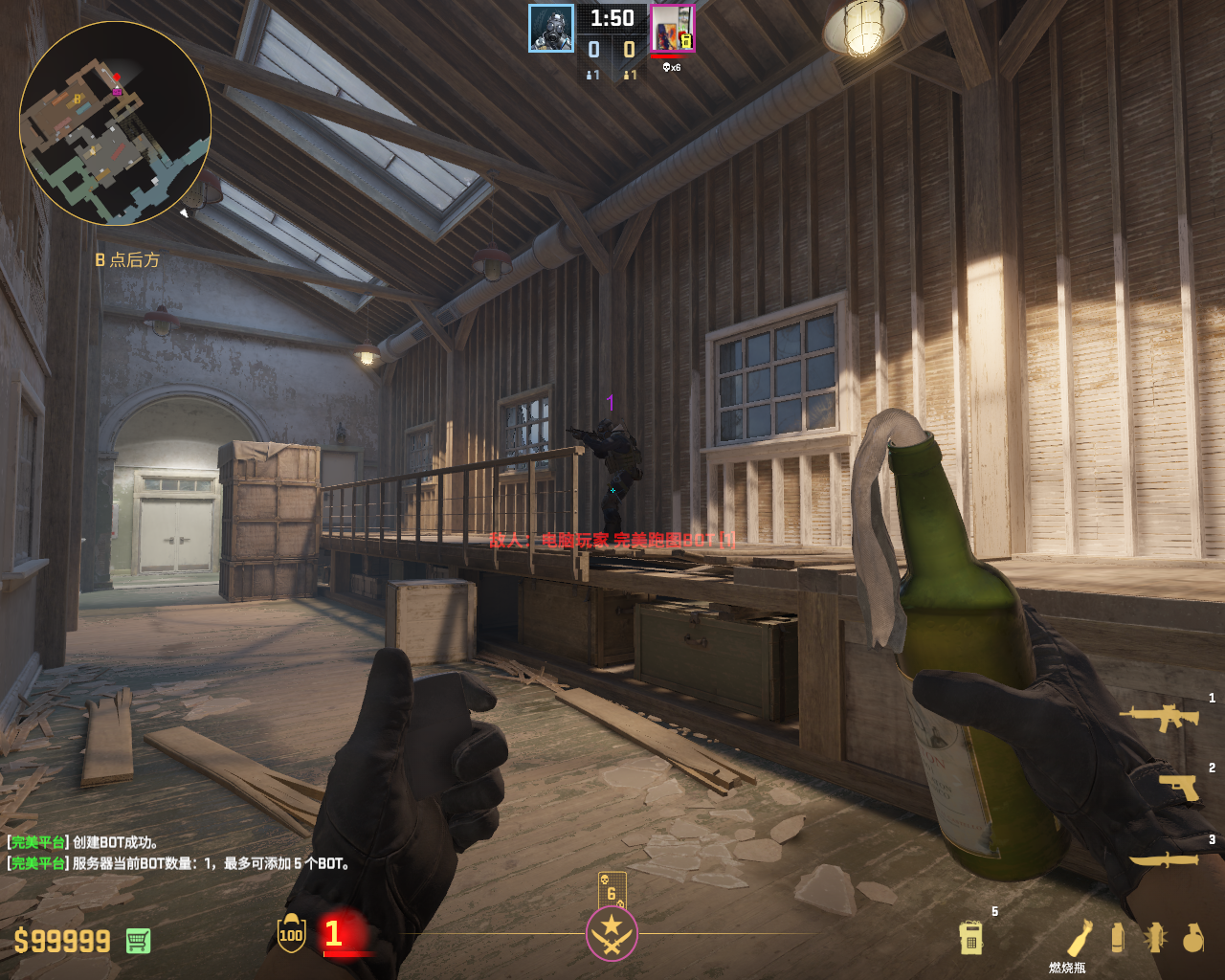Select the round HE grenade icon
The height and width of the screenshot is (980, 1225).
point(1192,939)
